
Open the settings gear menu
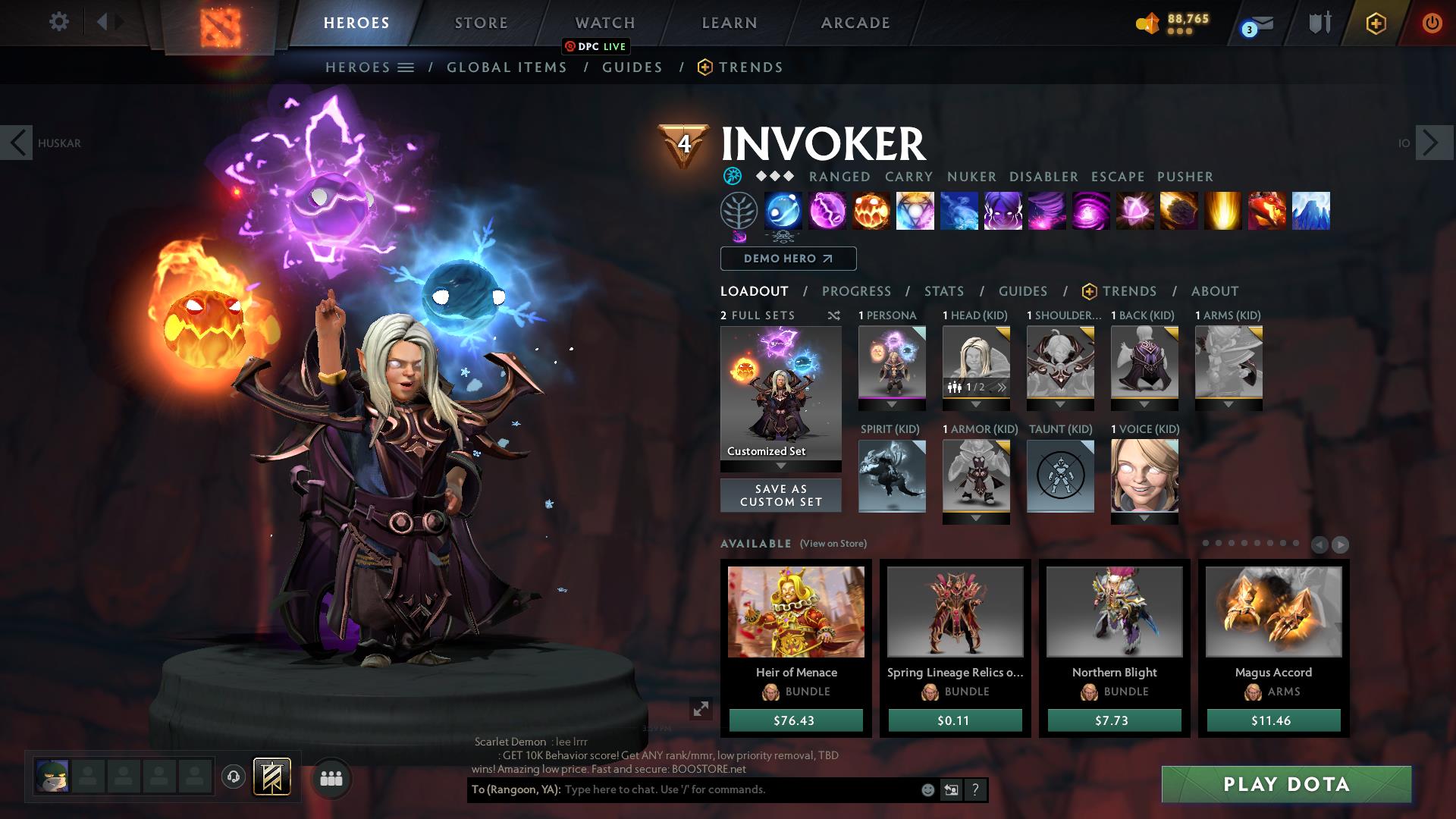click(59, 22)
